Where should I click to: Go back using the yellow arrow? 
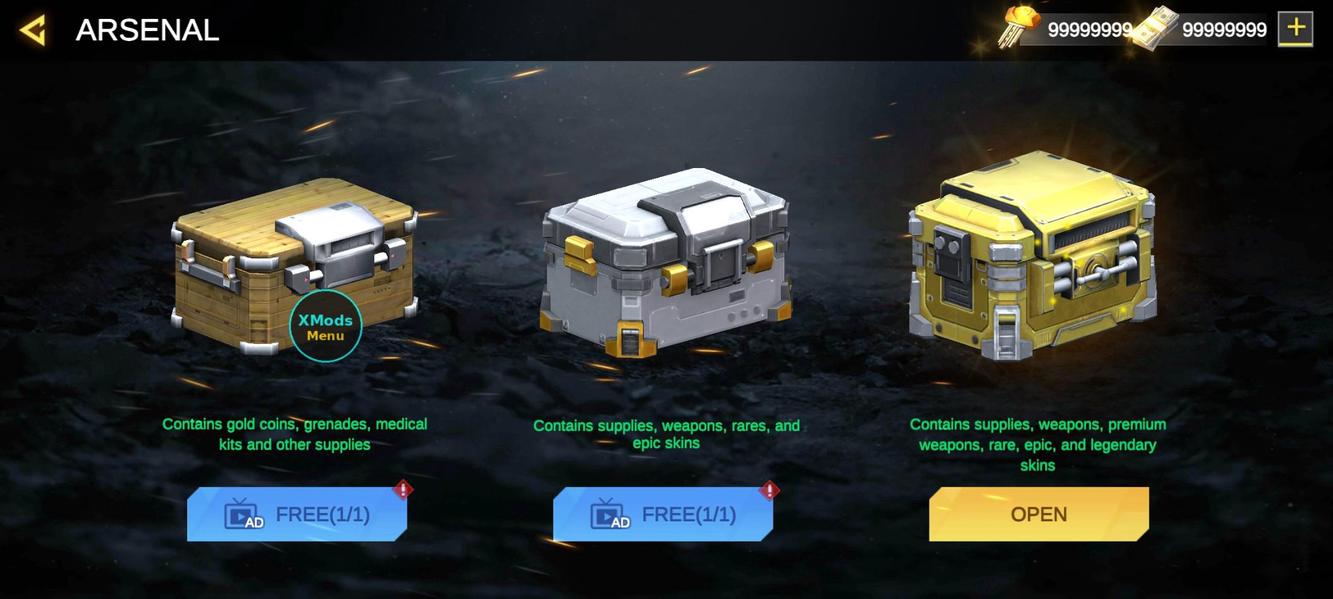point(33,30)
